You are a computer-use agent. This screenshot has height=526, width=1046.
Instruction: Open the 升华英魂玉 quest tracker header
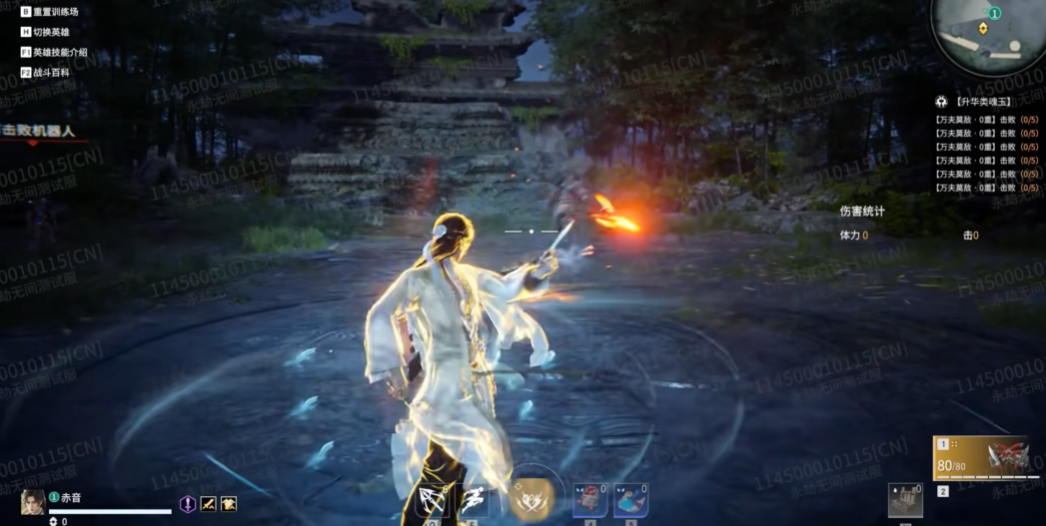(984, 102)
